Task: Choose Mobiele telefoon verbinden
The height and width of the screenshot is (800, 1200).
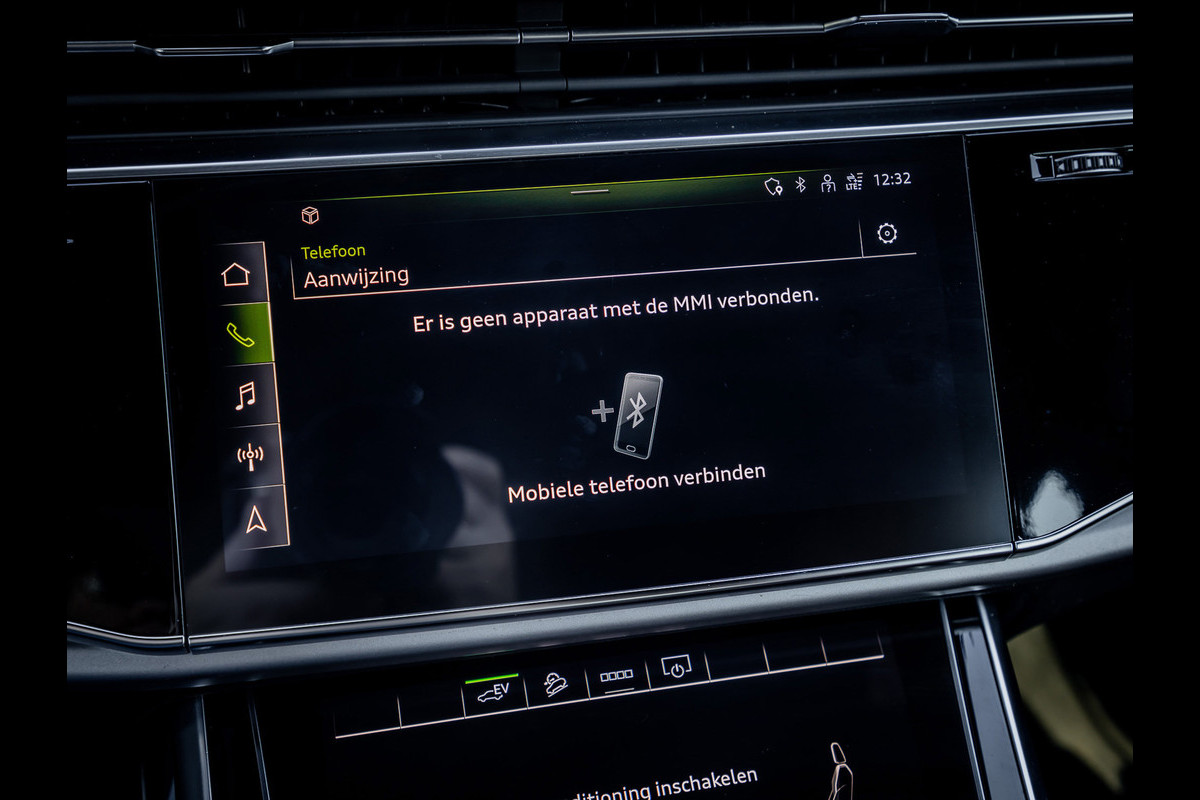Action: [x=637, y=482]
